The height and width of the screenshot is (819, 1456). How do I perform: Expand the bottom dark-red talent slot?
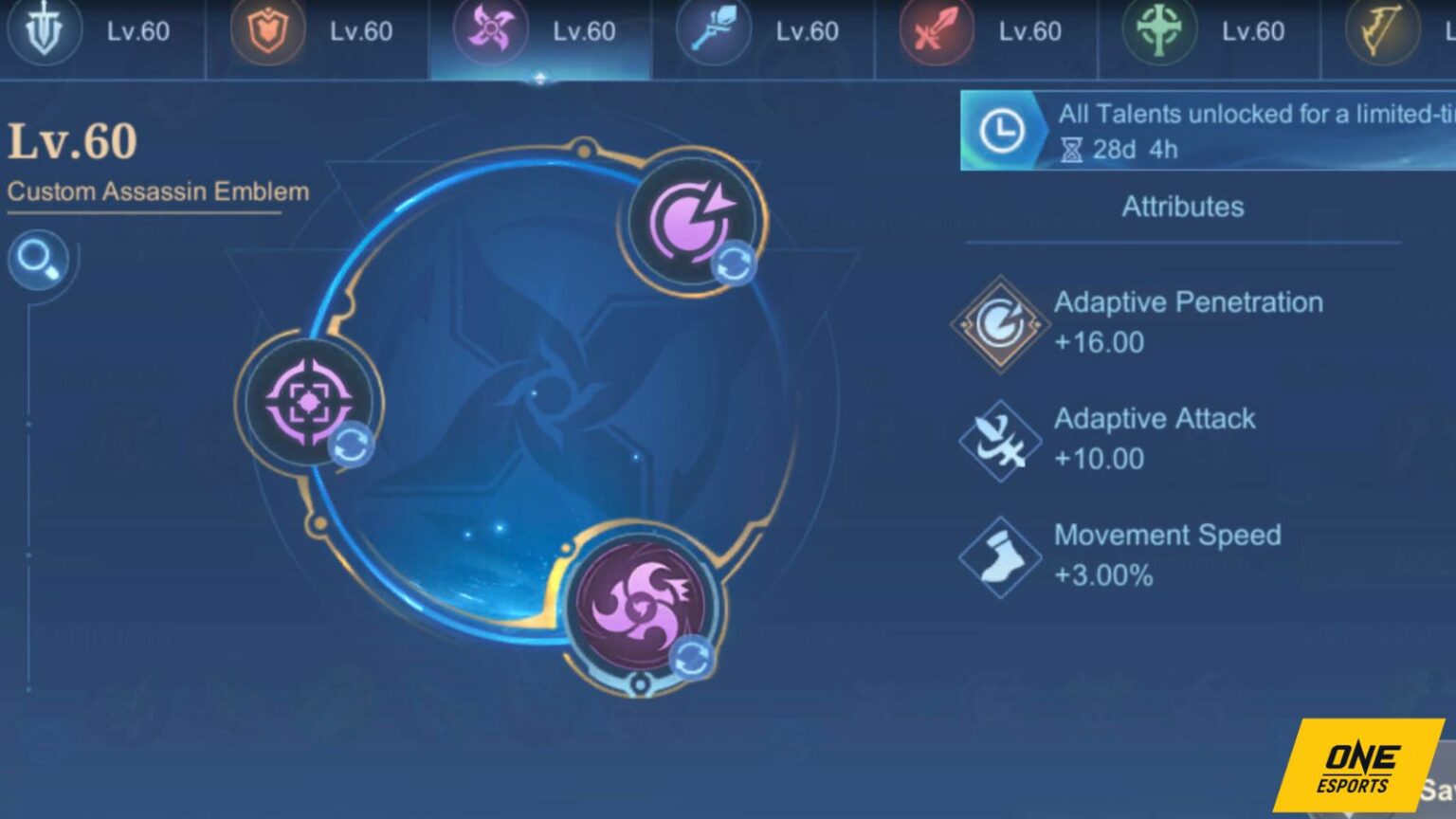point(645,604)
